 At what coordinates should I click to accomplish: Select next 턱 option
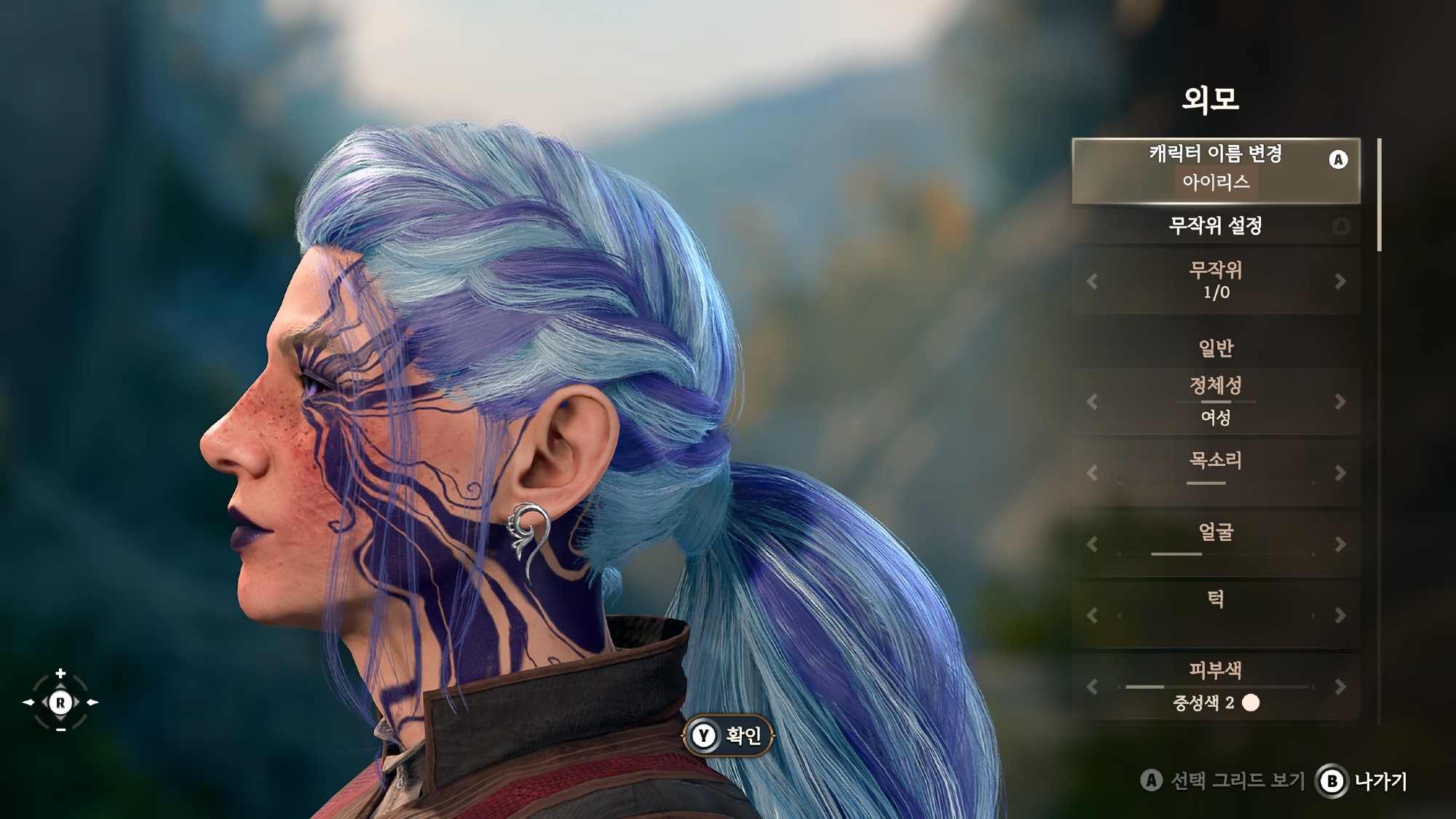click(x=1340, y=616)
